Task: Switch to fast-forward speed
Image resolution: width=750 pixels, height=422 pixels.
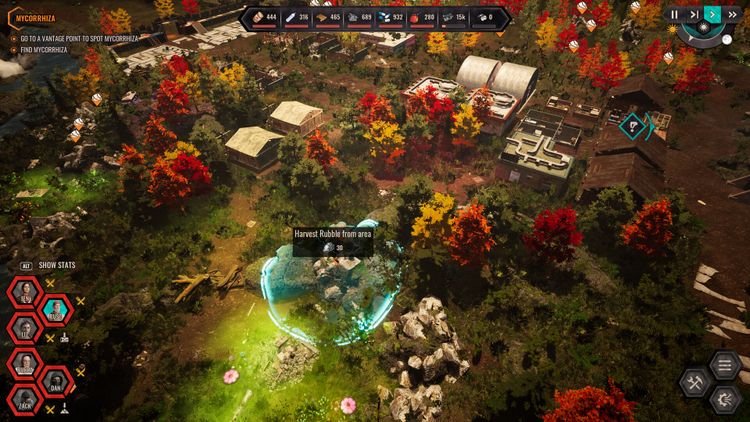Action: pos(731,14)
